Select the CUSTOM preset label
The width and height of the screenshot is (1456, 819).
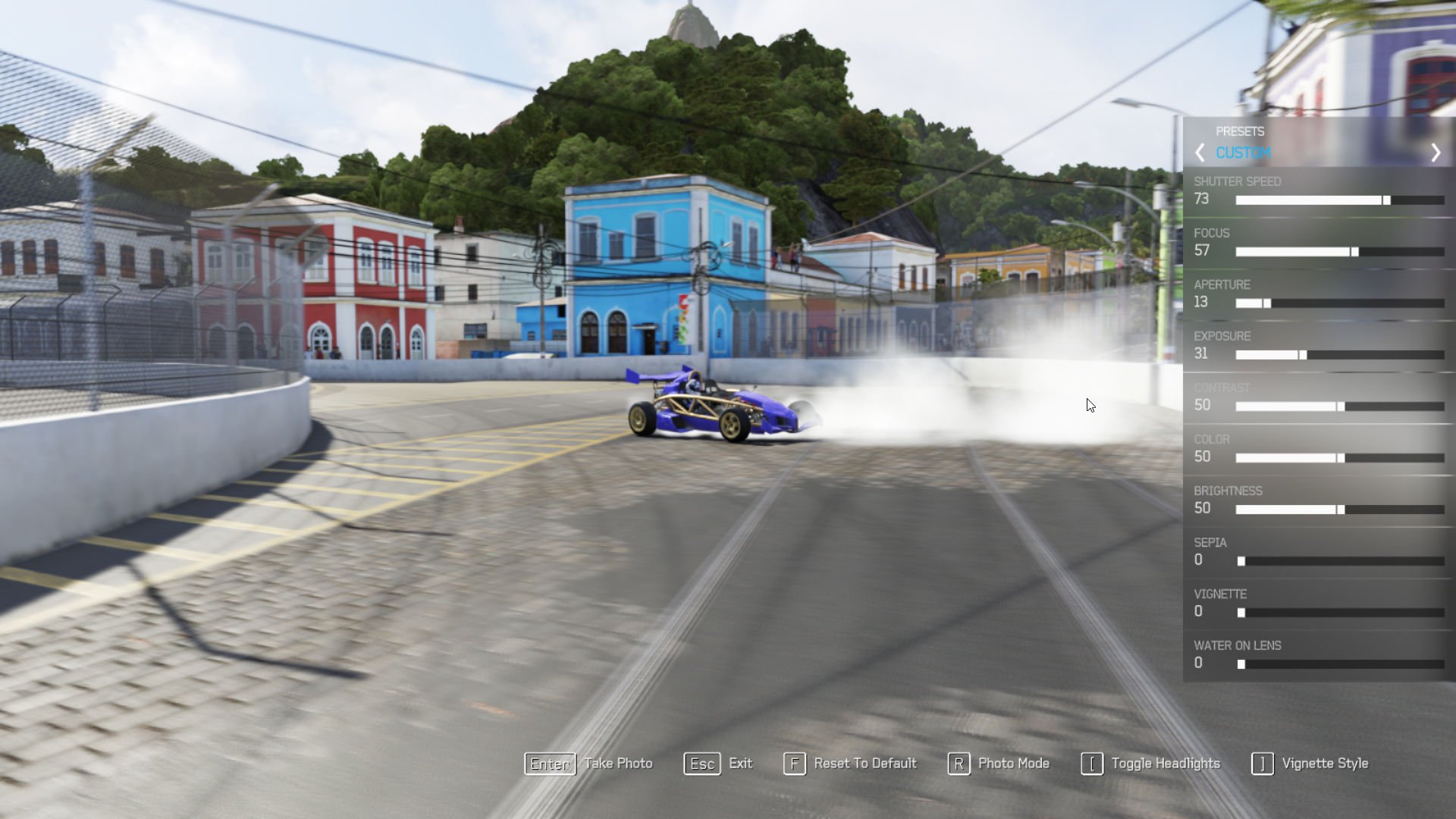click(x=1244, y=152)
